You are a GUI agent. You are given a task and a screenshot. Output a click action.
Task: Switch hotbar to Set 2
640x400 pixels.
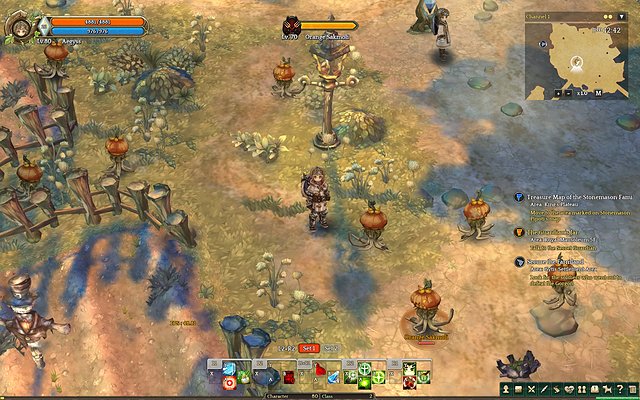coord(331,348)
